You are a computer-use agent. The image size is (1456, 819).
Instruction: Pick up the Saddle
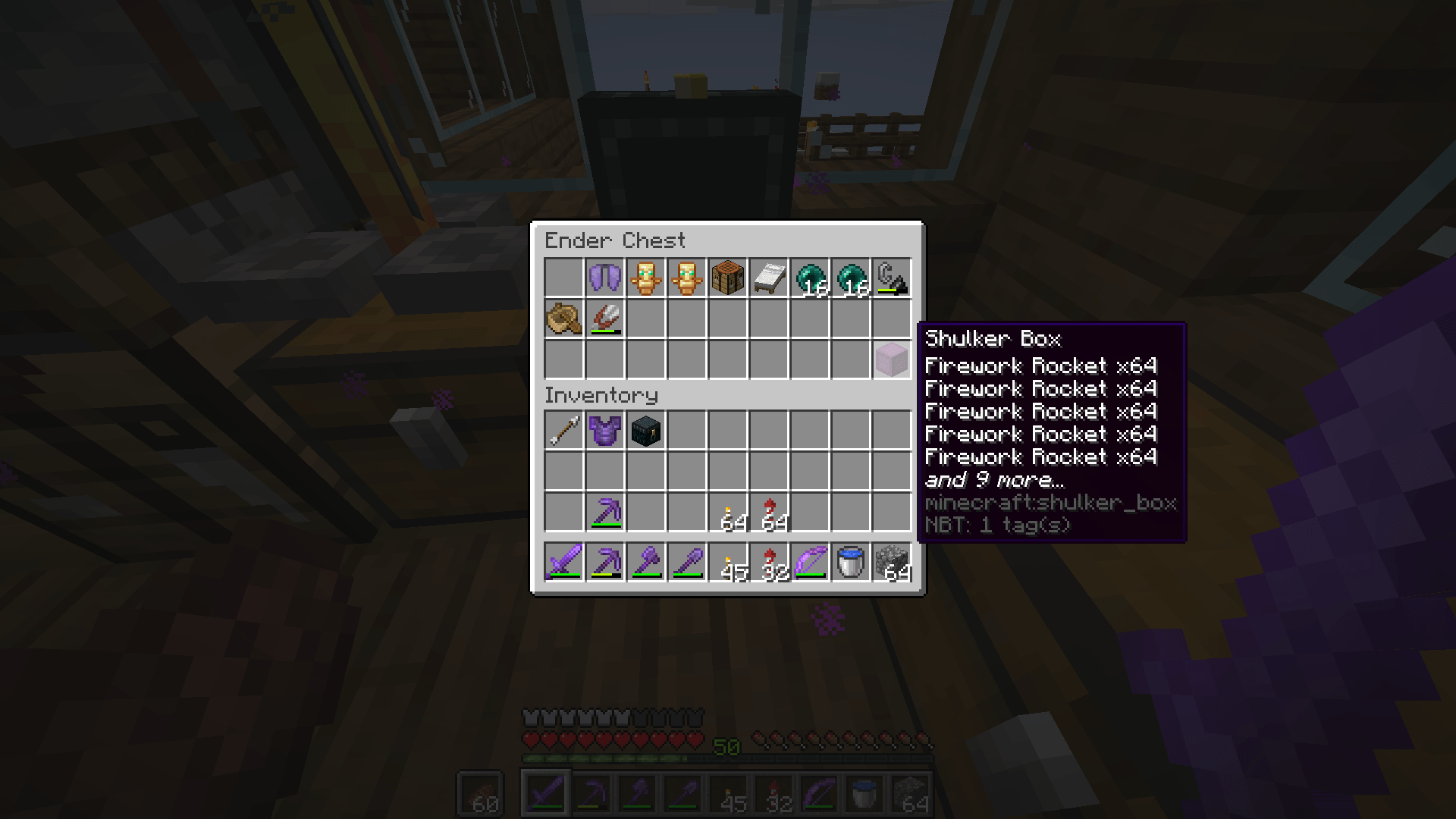[563, 318]
